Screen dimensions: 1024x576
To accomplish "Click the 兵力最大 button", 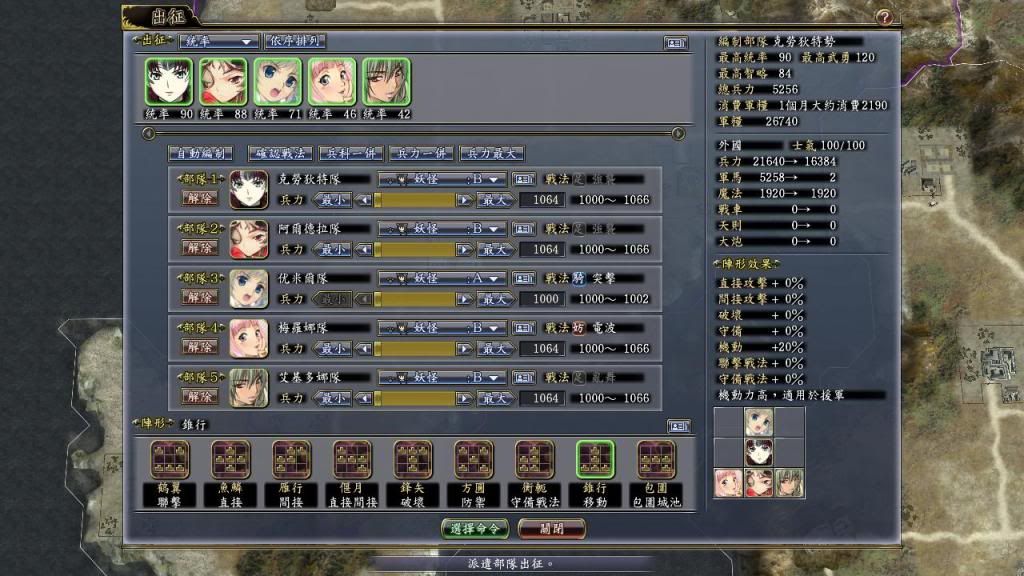I will pyautogui.click(x=491, y=154).
